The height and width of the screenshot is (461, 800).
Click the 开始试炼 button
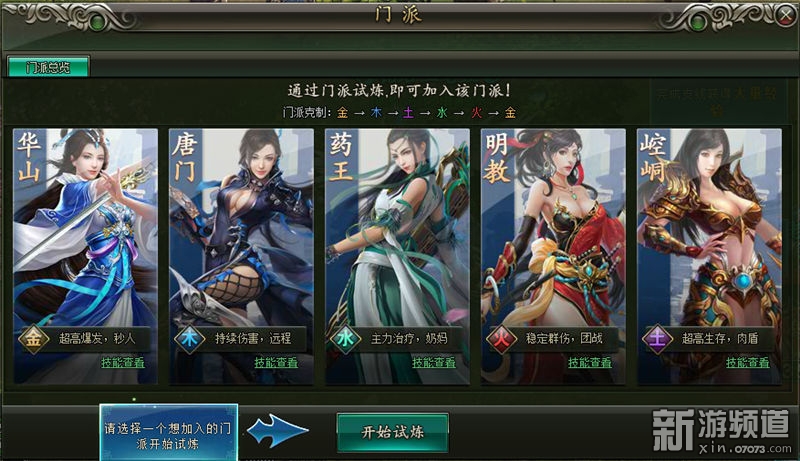pyautogui.click(x=392, y=432)
